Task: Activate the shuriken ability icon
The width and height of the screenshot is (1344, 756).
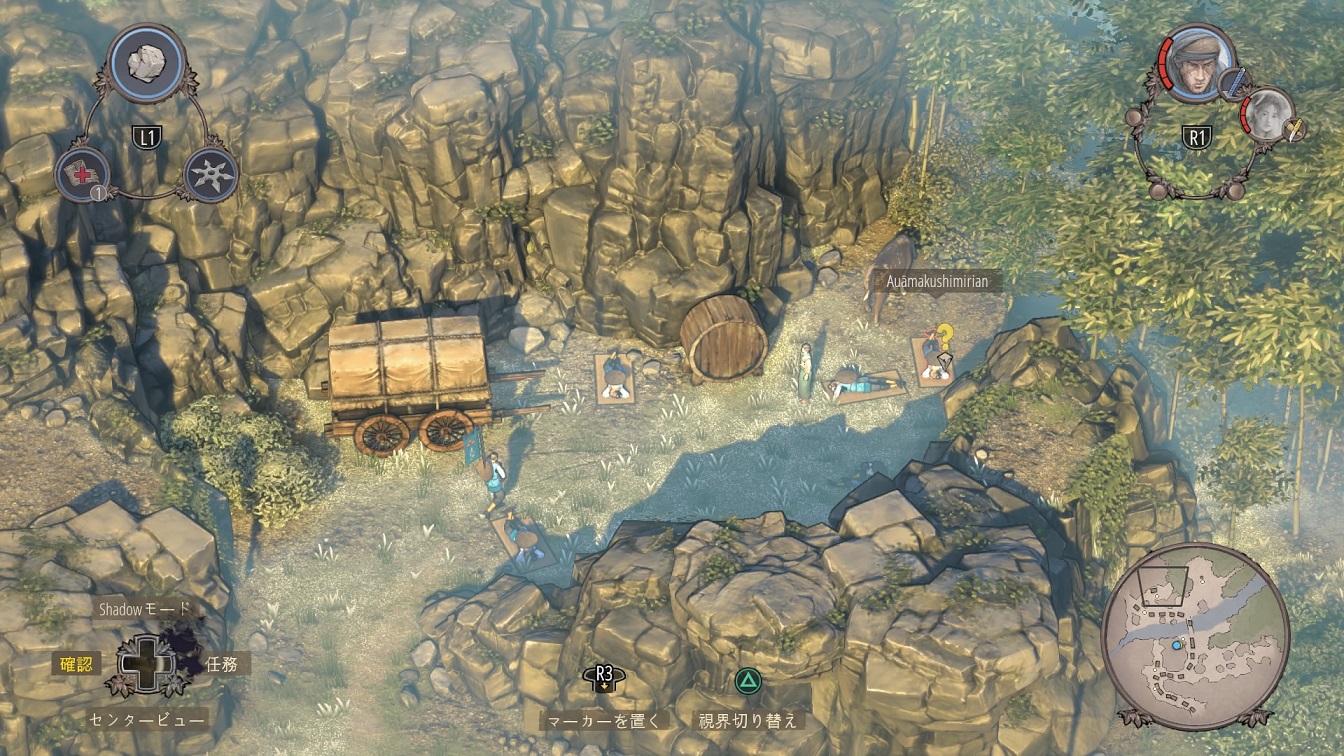Action: [x=211, y=174]
